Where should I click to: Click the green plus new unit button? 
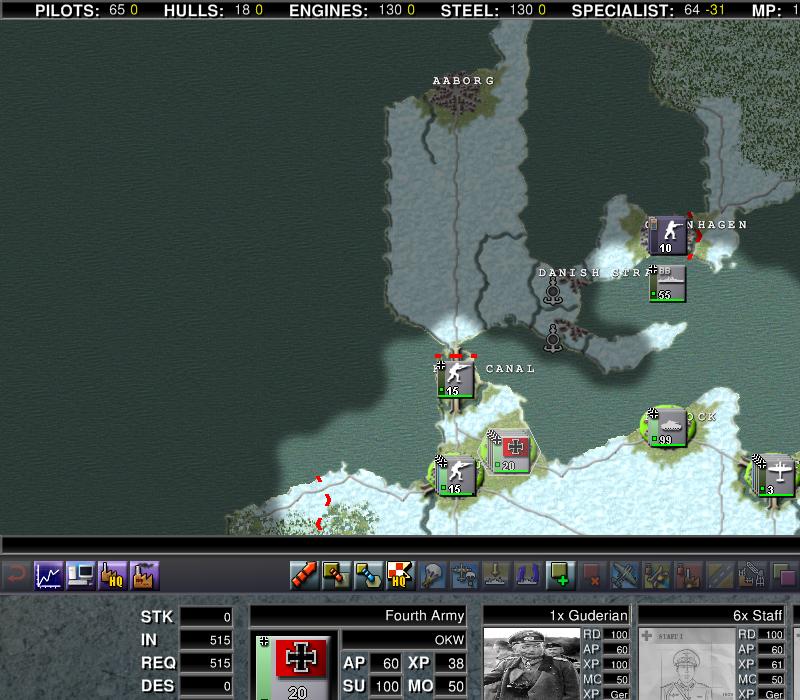coord(560,575)
